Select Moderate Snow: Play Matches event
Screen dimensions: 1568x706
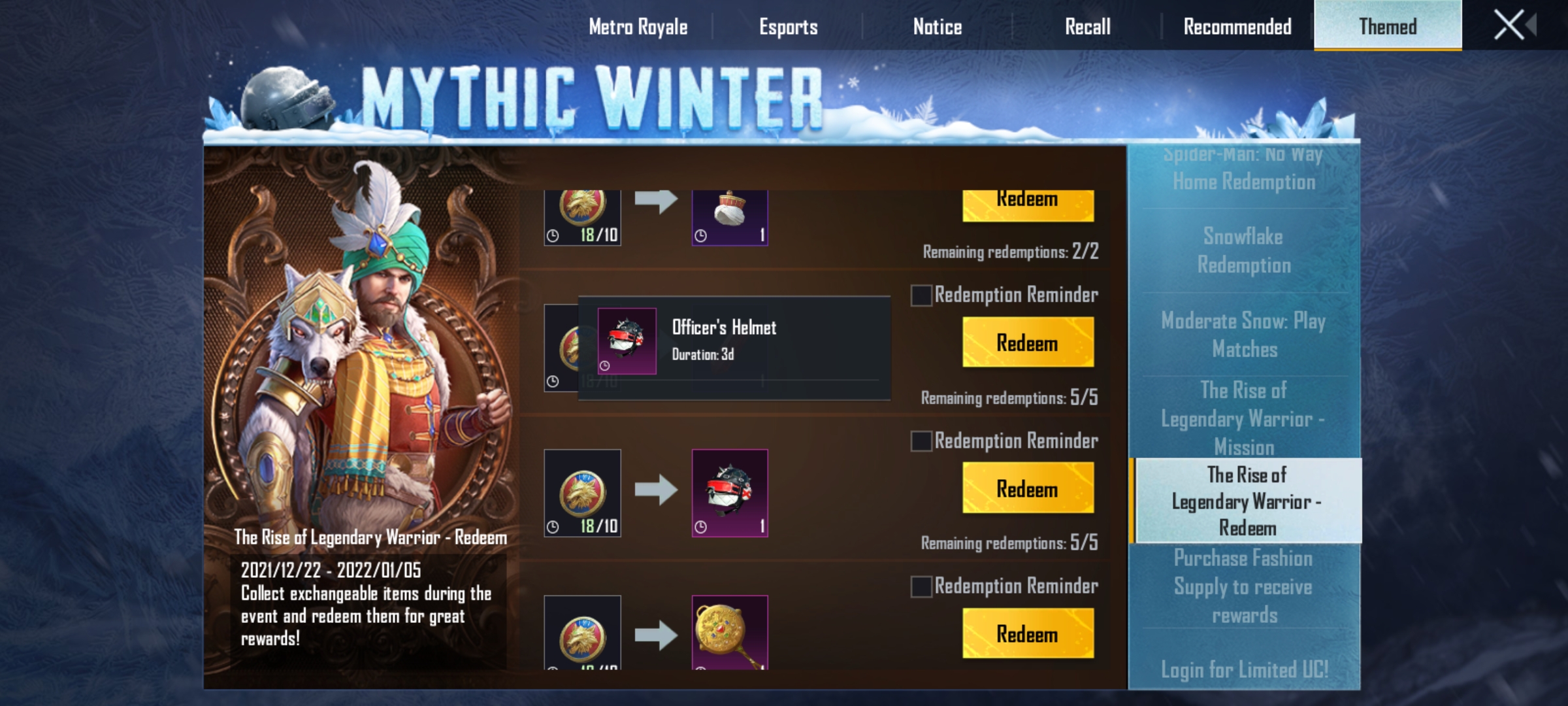tap(1243, 335)
